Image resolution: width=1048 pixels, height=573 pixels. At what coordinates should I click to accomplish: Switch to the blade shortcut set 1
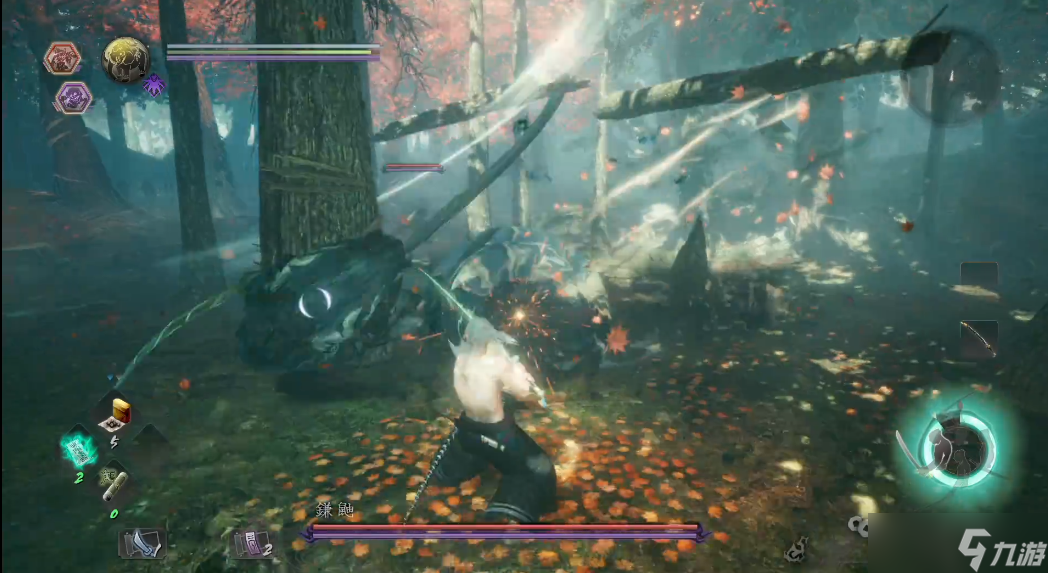point(142,542)
